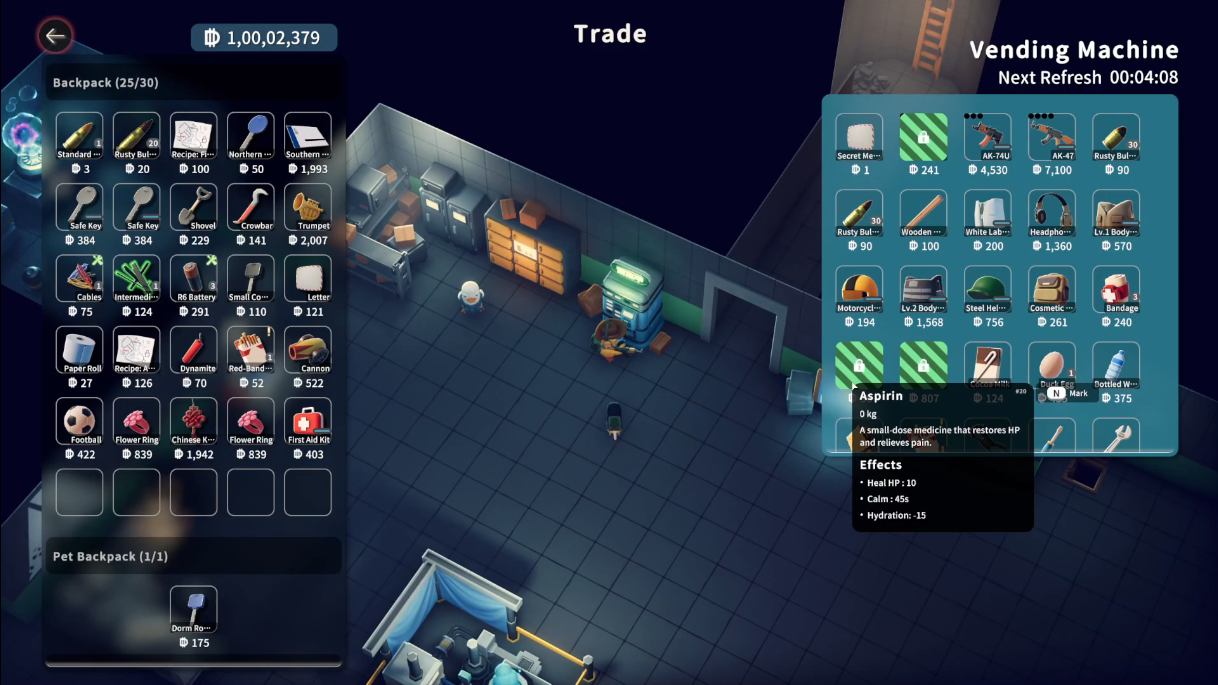Select the Dorm Room key in Pet Backpack

194,610
